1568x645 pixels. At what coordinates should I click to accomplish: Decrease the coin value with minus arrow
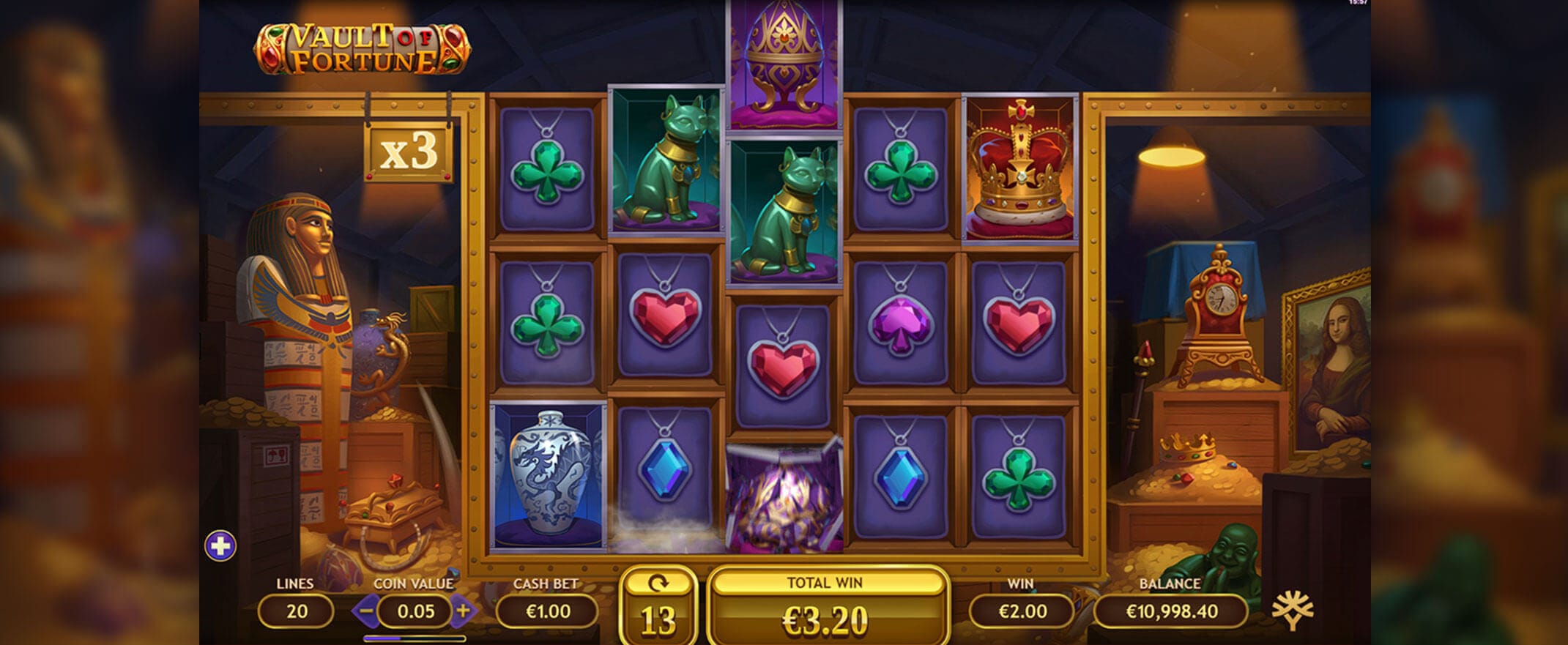367,611
